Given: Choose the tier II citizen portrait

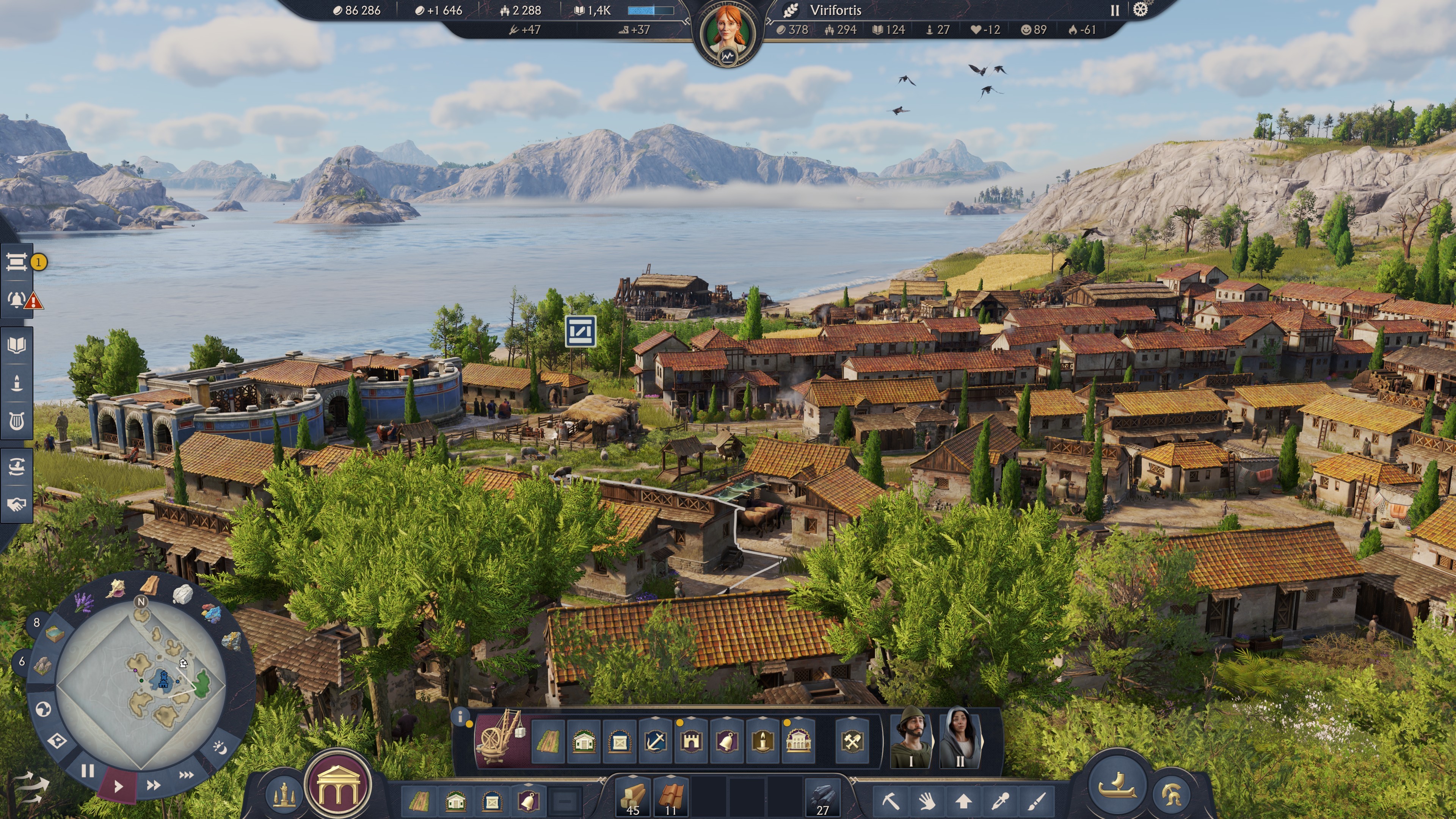Looking at the screenshot, I should click(960, 737).
